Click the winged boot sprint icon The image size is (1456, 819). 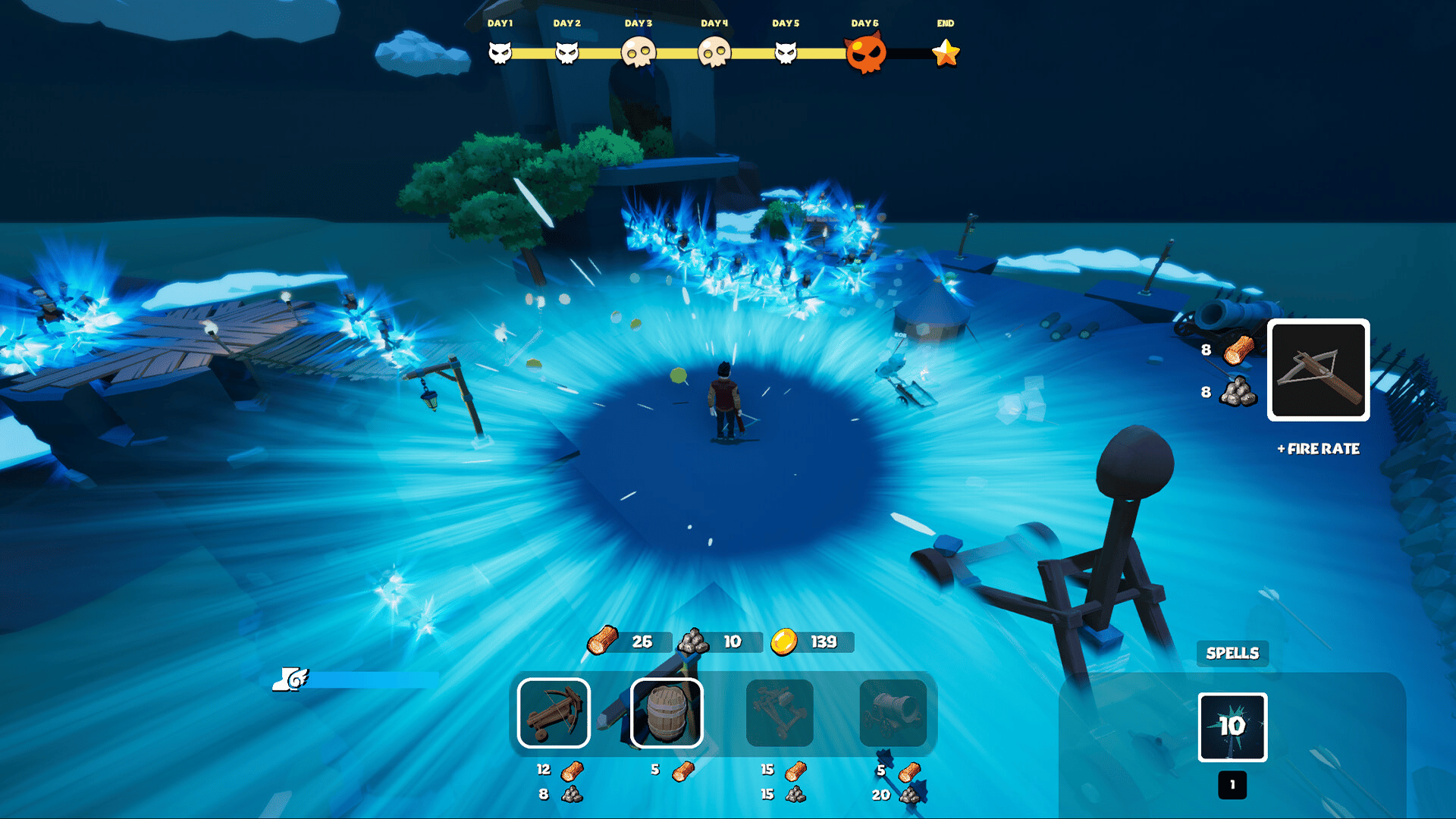click(x=292, y=678)
